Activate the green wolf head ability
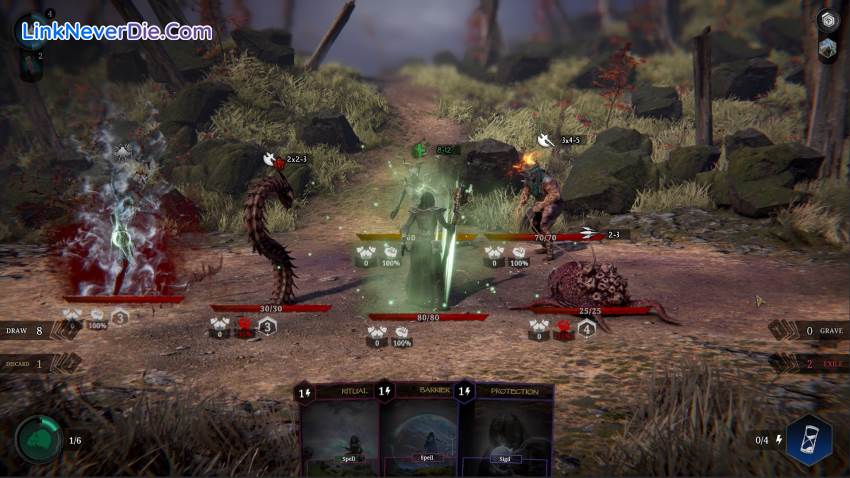 38,440
